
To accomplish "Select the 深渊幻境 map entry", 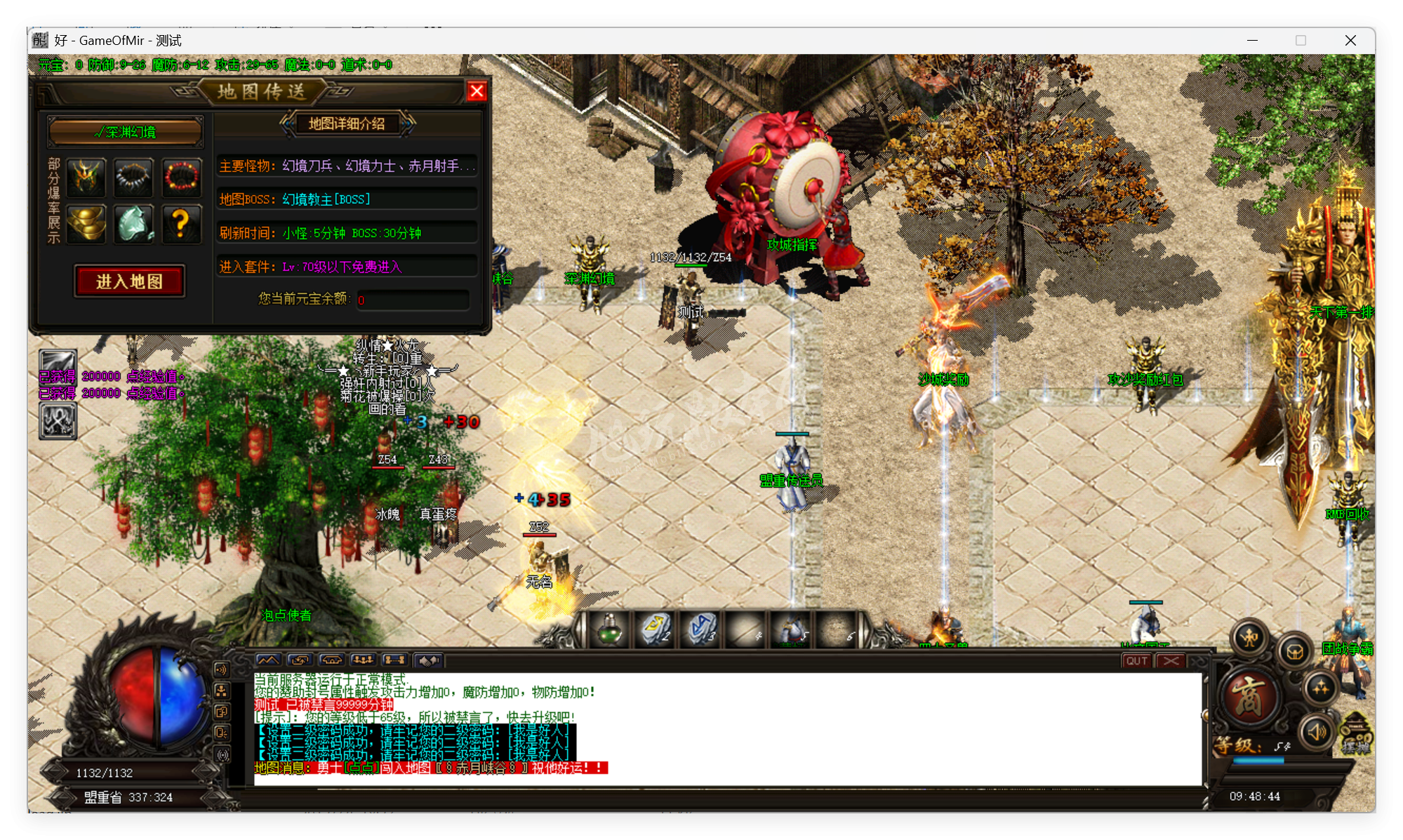I will point(126,132).
